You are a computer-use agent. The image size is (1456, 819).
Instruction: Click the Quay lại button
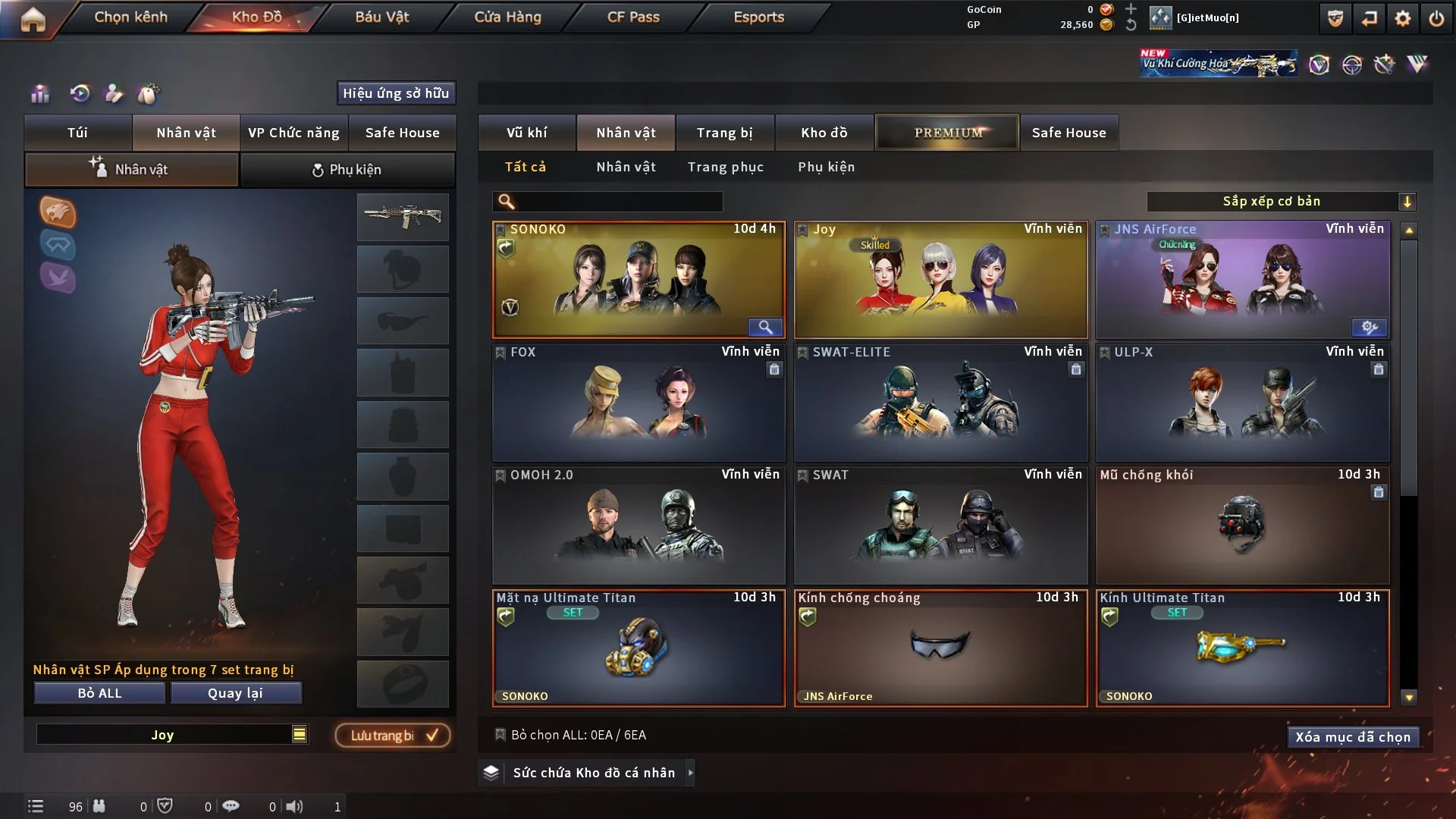pos(235,693)
